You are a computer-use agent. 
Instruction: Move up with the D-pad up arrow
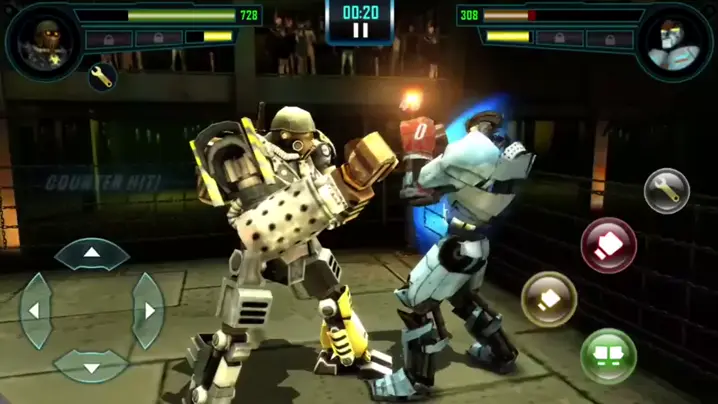coord(91,254)
